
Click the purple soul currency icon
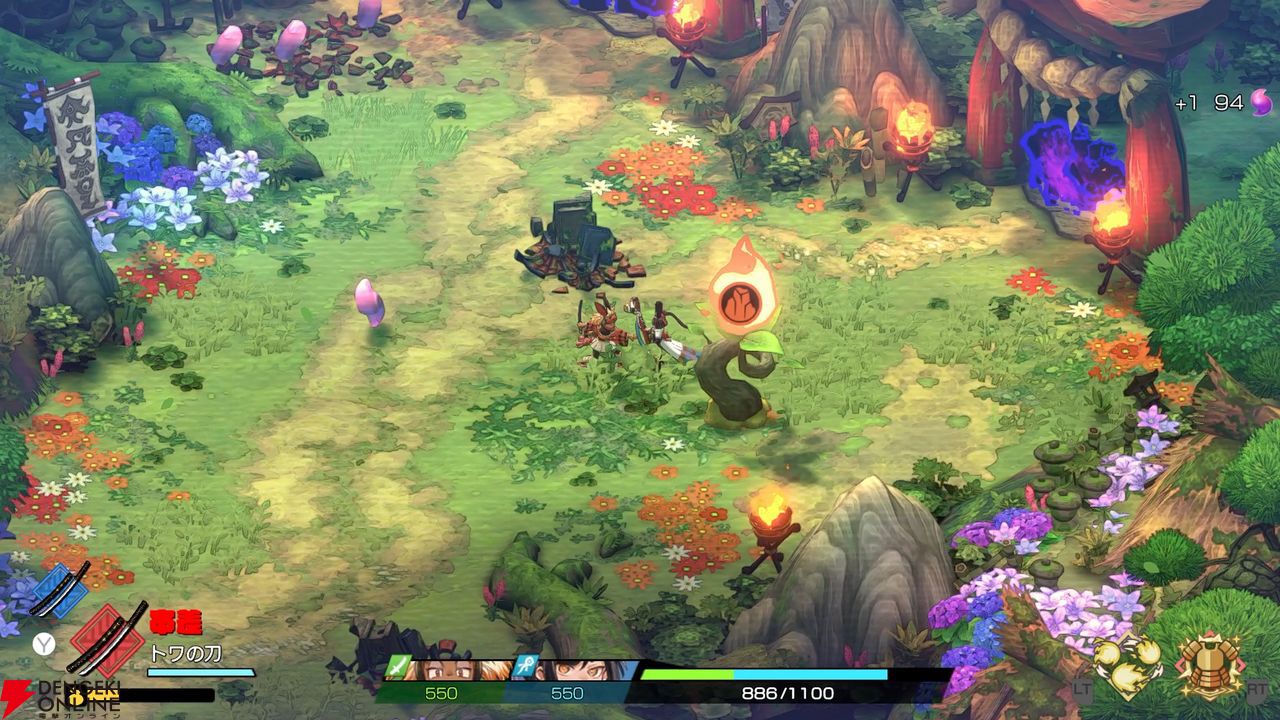tap(1261, 102)
